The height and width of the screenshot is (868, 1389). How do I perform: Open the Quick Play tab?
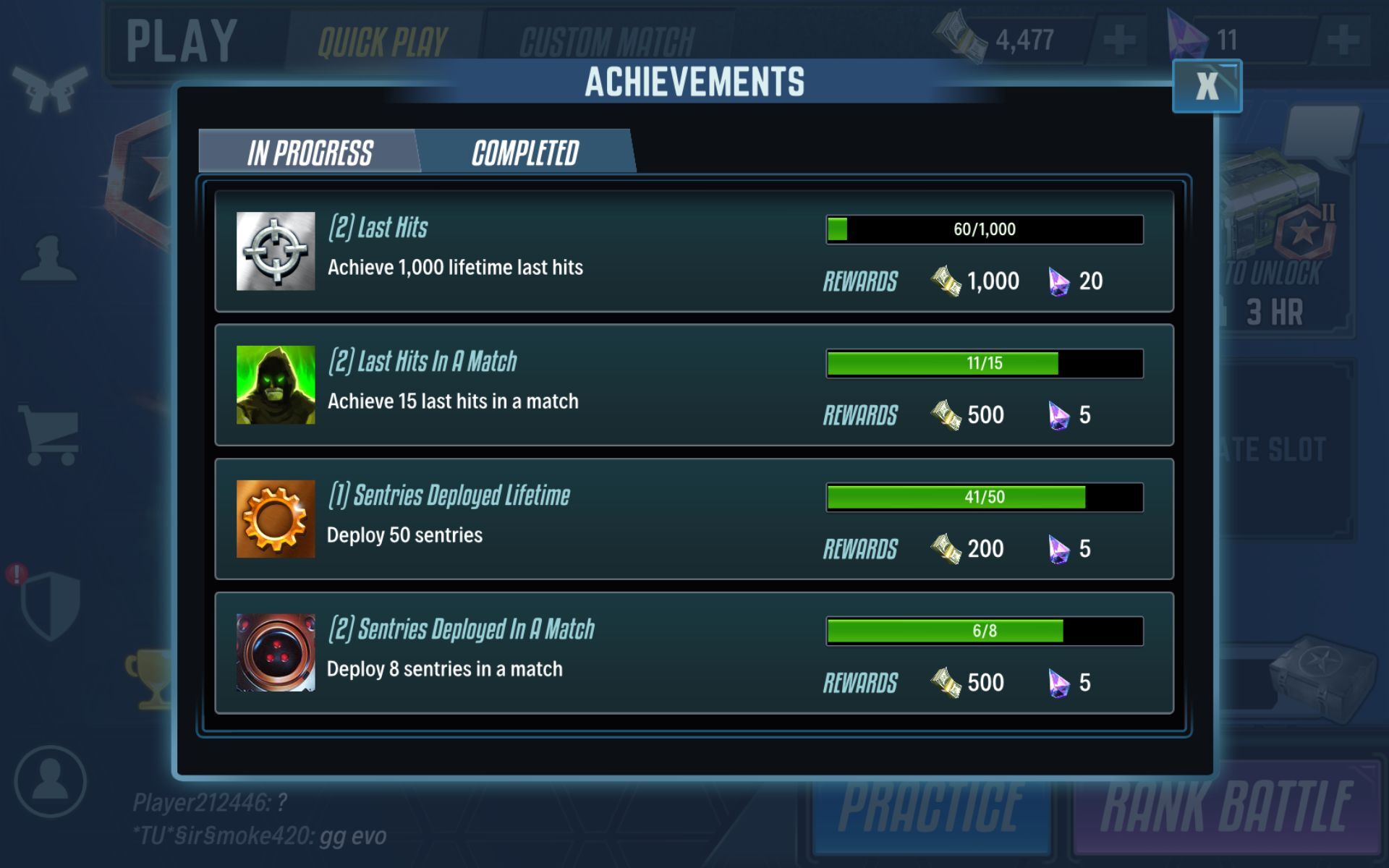click(383, 41)
